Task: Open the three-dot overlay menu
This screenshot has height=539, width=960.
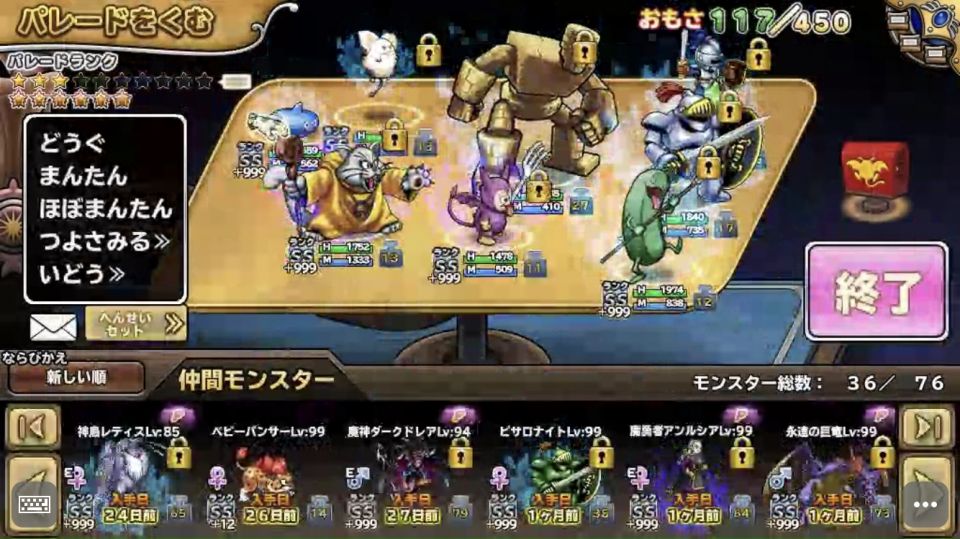Action: [926, 505]
